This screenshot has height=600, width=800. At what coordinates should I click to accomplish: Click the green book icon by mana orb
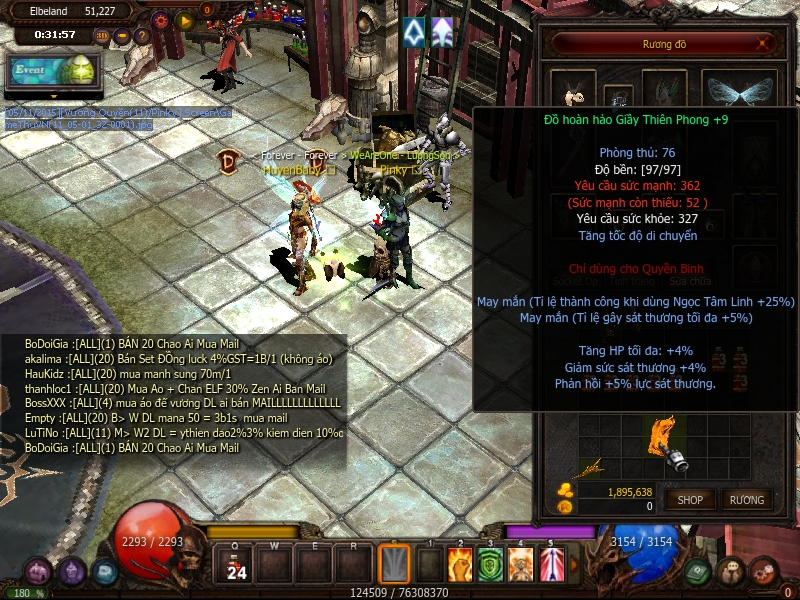pos(699,572)
